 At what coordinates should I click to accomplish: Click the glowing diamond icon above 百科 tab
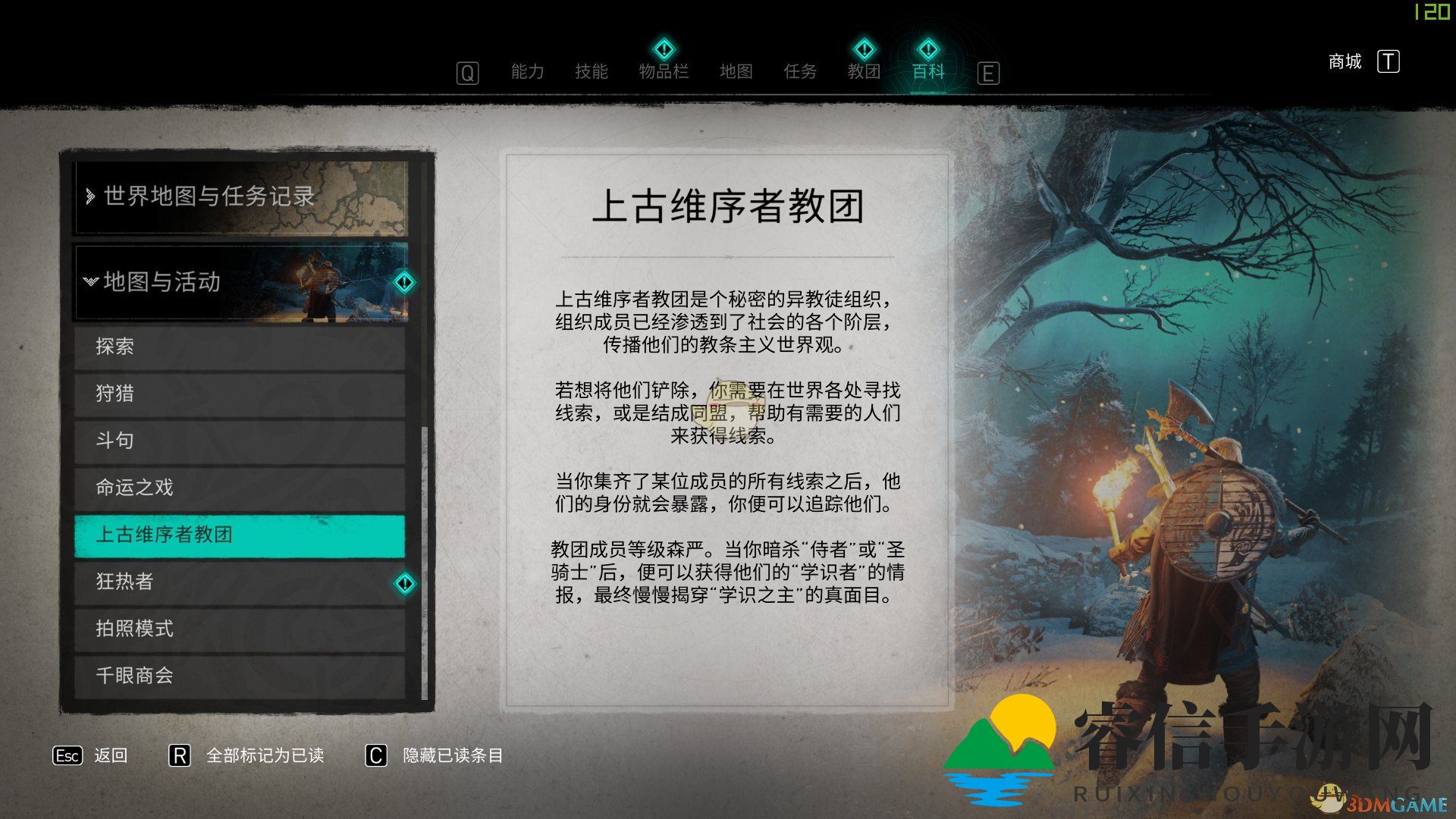(927, 49)
